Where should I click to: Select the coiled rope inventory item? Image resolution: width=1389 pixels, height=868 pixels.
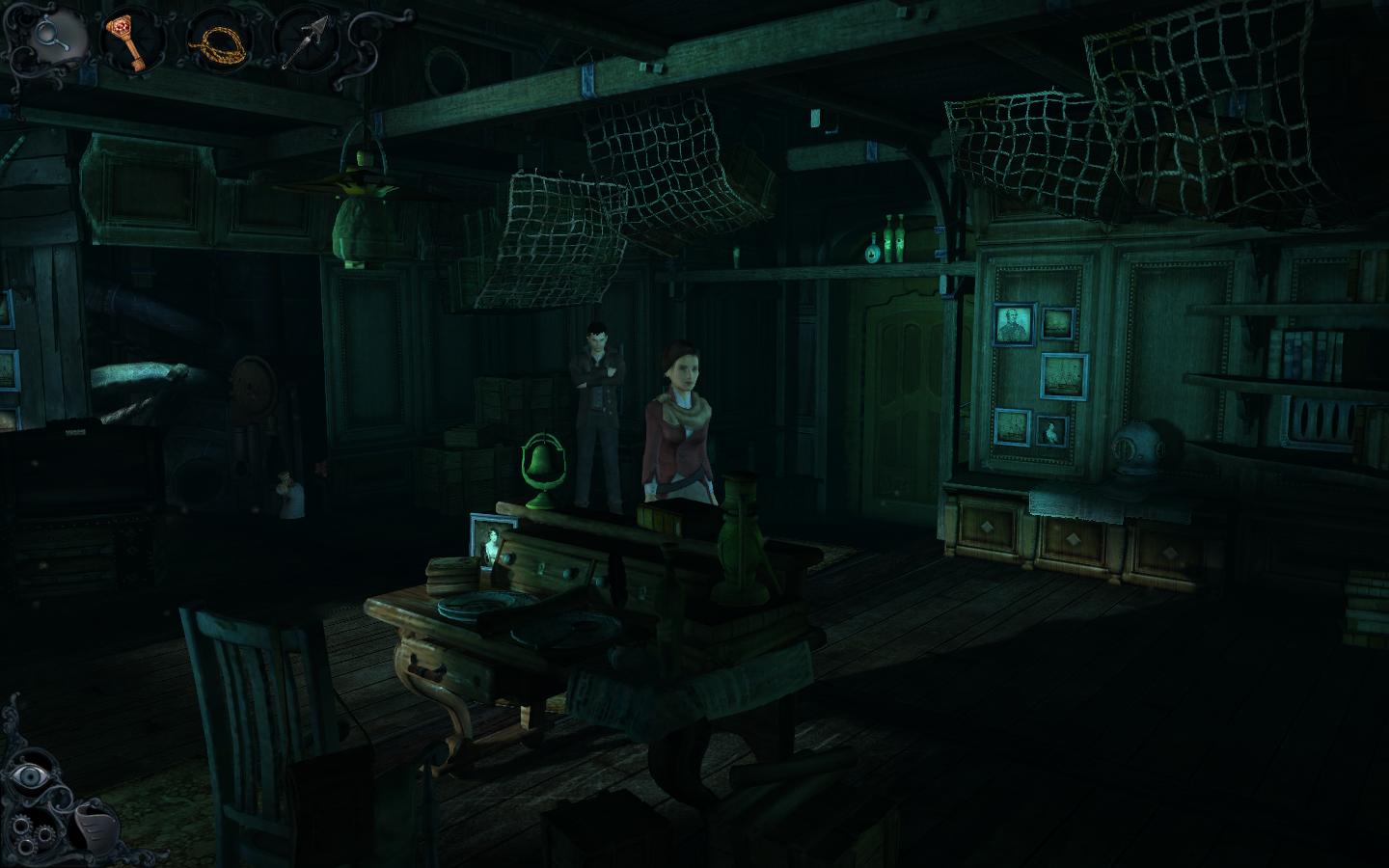click(220, 41)
